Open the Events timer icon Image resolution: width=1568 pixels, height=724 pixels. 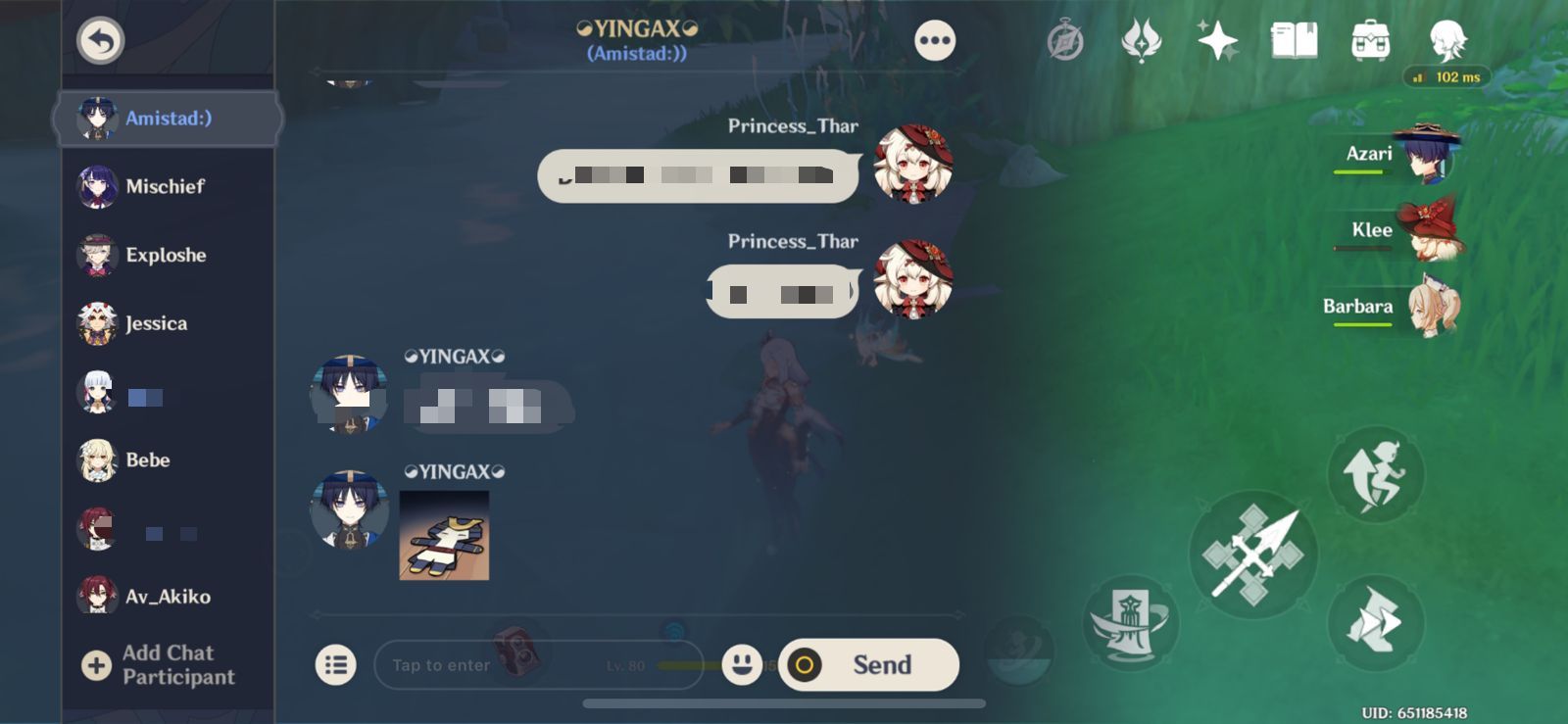(x=1065, y=37)
